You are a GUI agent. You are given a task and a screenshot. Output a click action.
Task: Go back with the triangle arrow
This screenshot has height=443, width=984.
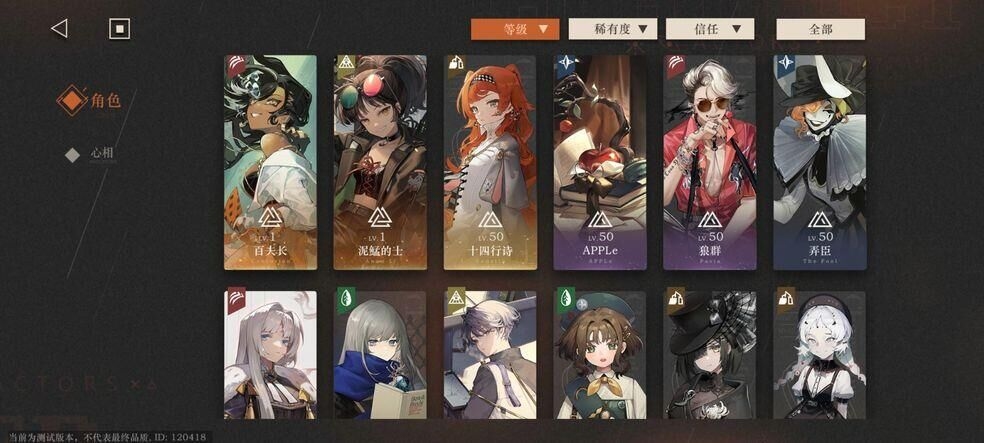59,29
